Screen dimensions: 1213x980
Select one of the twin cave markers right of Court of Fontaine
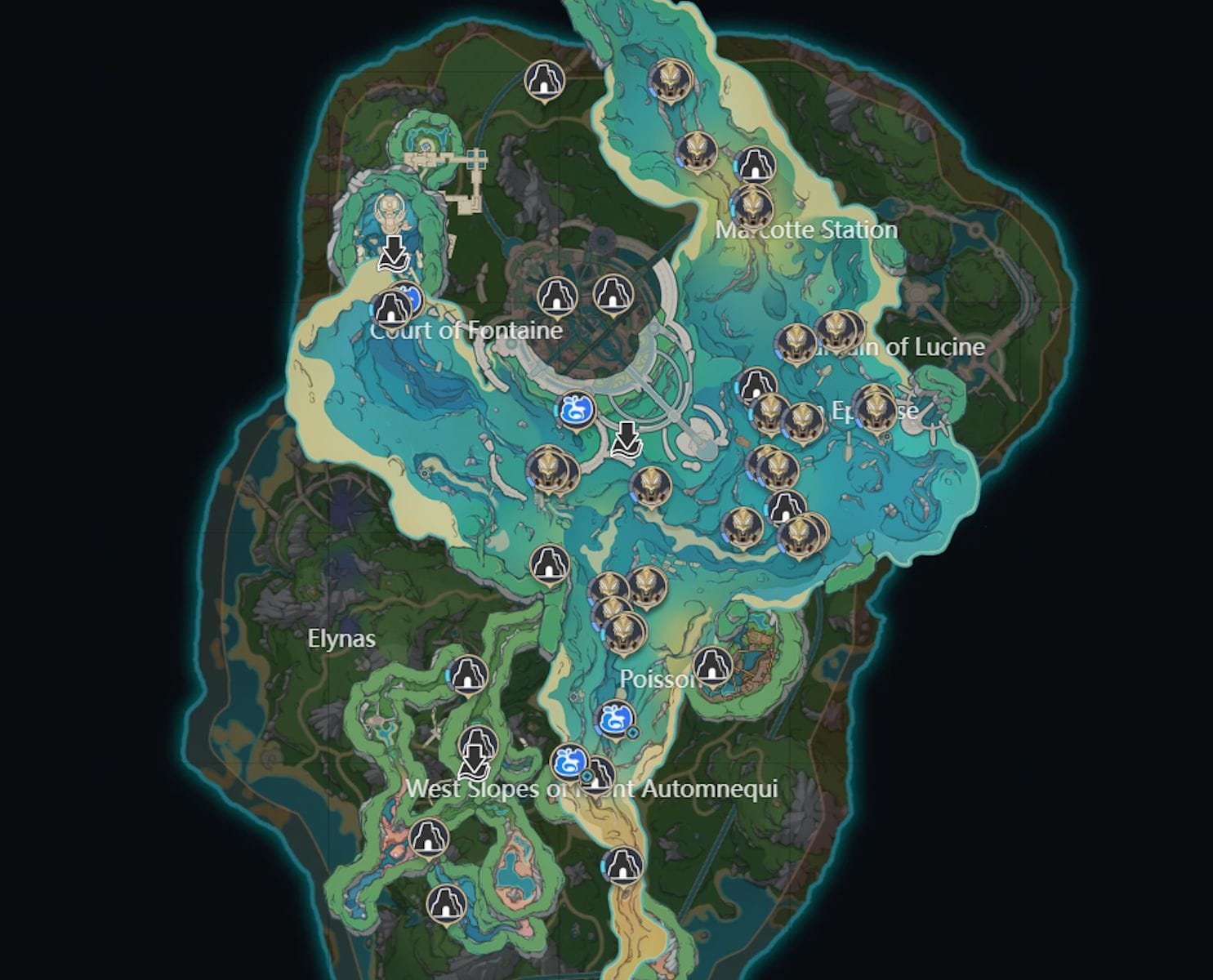click(x=559, y=296)
